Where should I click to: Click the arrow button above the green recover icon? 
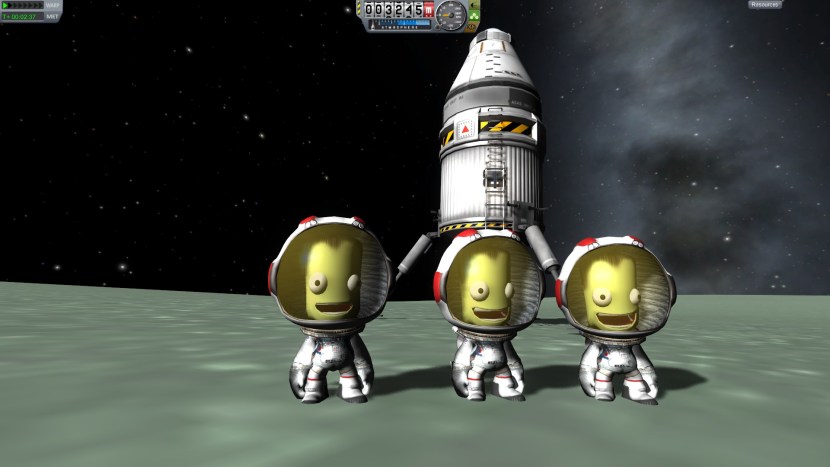point(475,5)
